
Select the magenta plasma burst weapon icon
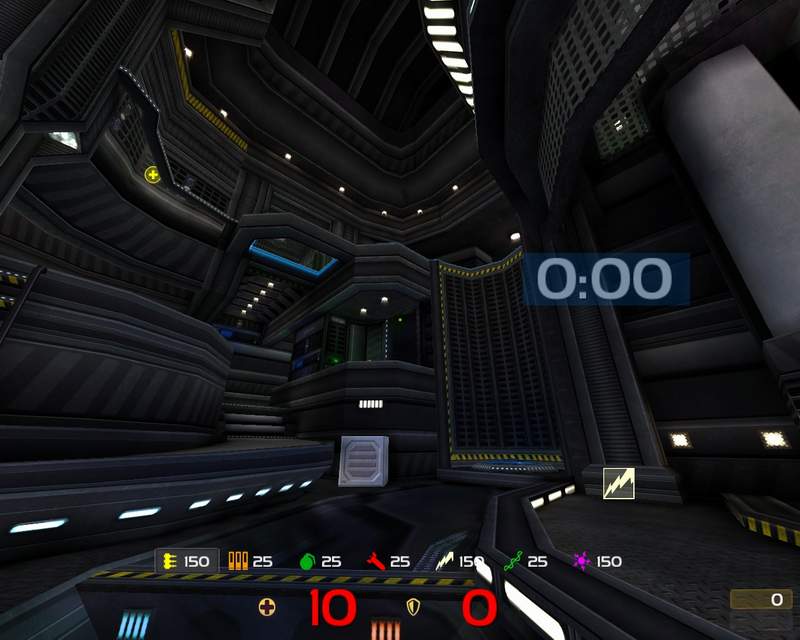coord(581,561)
